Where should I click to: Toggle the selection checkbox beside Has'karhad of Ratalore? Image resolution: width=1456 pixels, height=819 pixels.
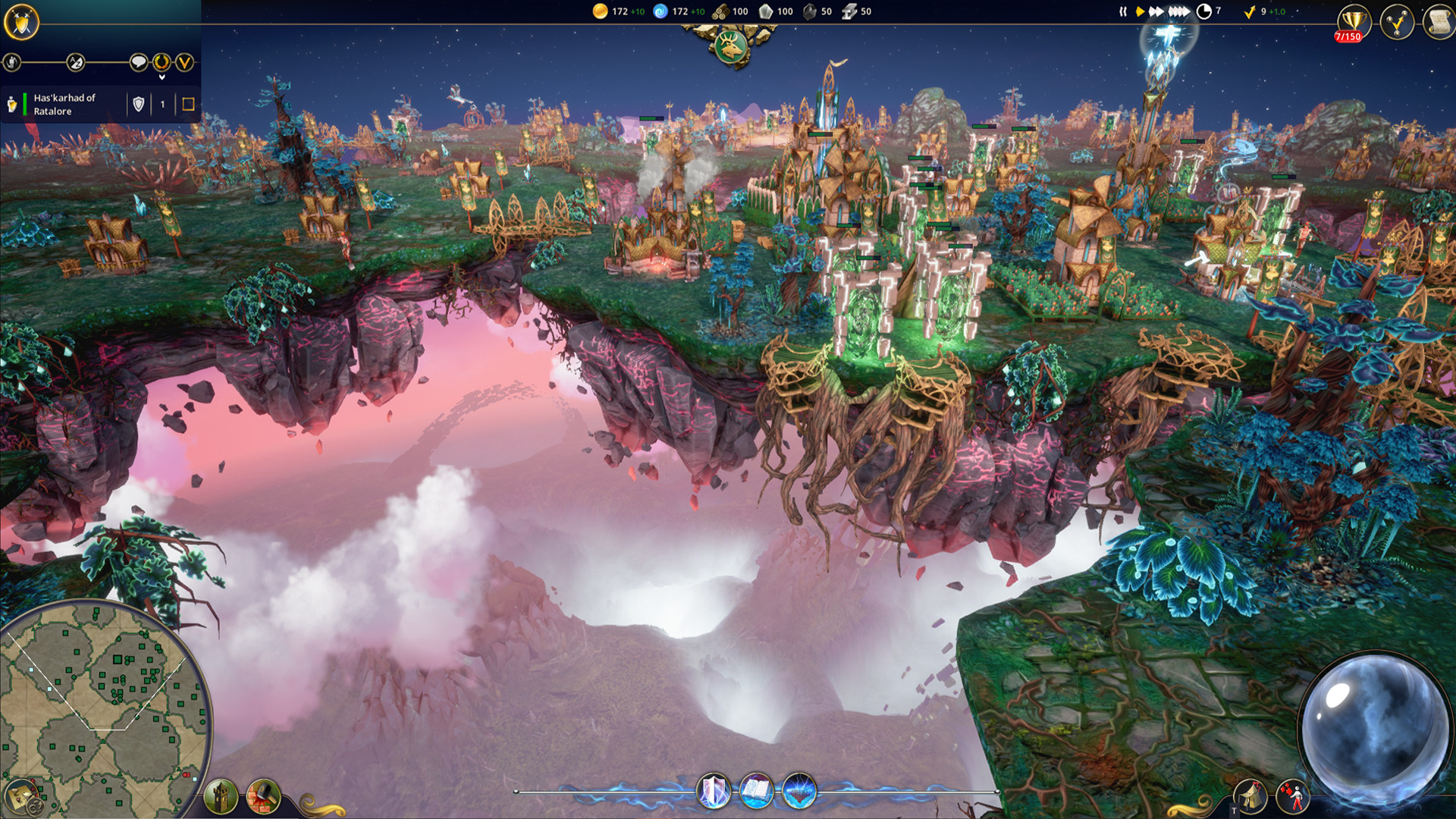(188, 105)
